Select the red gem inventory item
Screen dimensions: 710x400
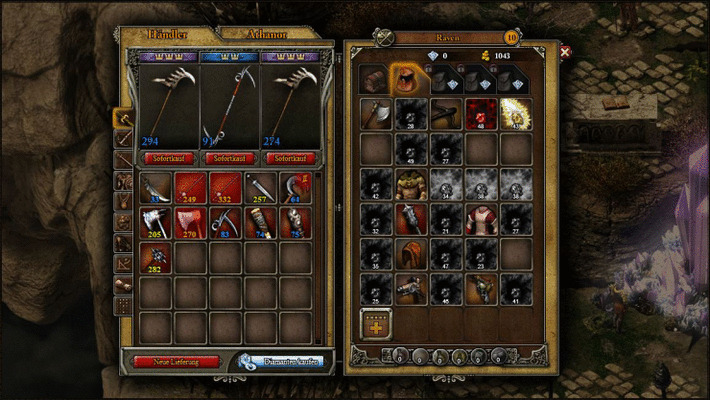480,114
